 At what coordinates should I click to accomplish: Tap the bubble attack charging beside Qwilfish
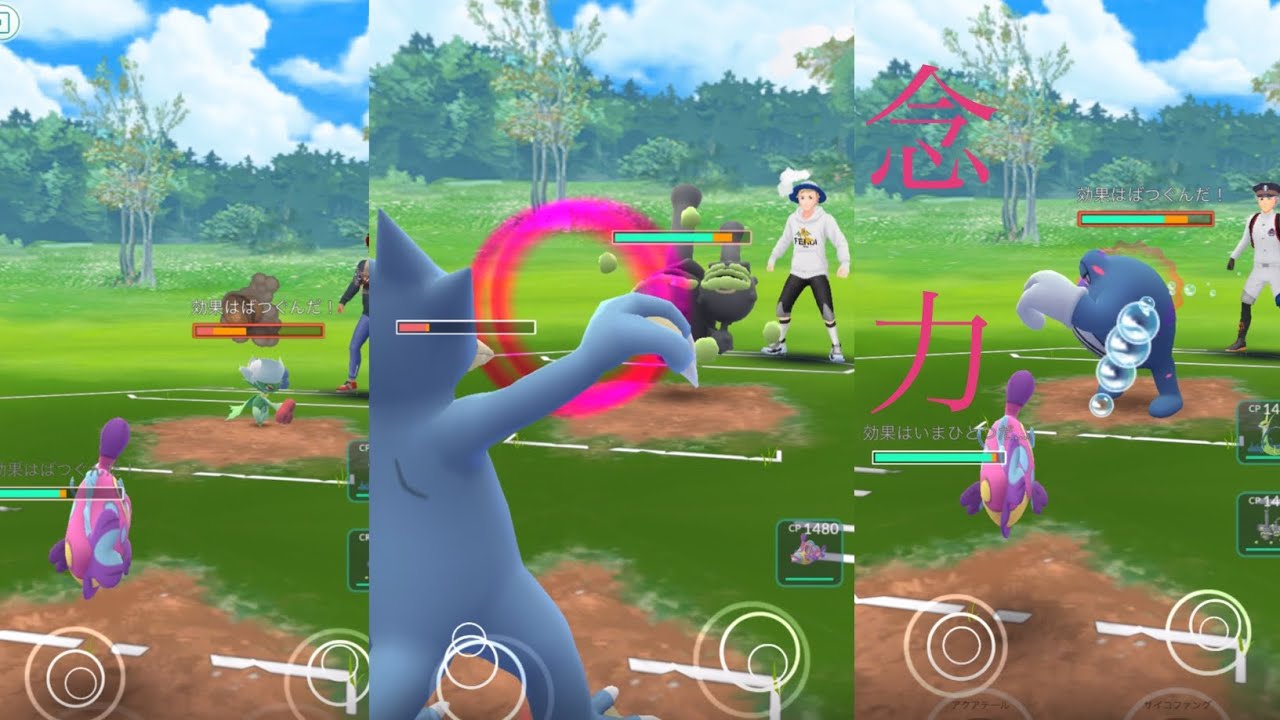pyautogui.click(x=1125, y=345)
